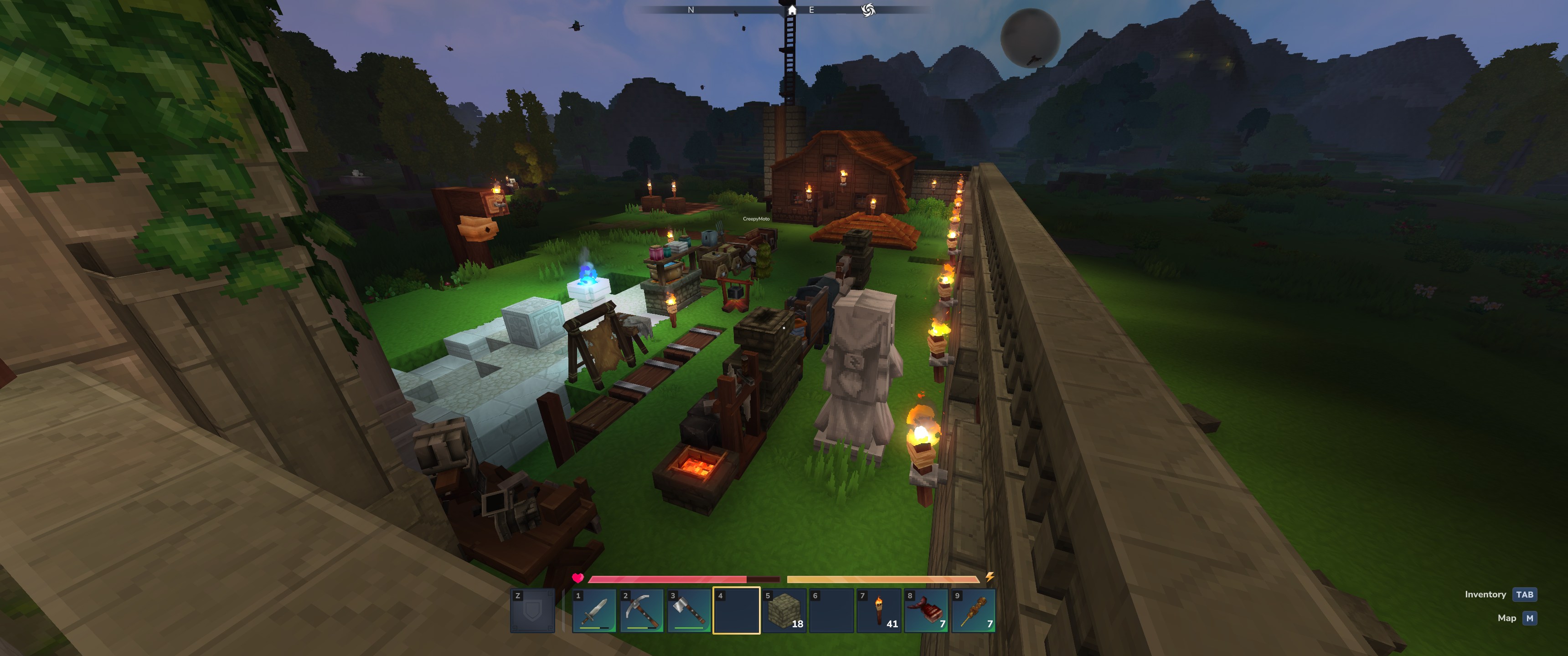Select the highlighted empty slot 4
1568x656 pixels.
(737, 610)
